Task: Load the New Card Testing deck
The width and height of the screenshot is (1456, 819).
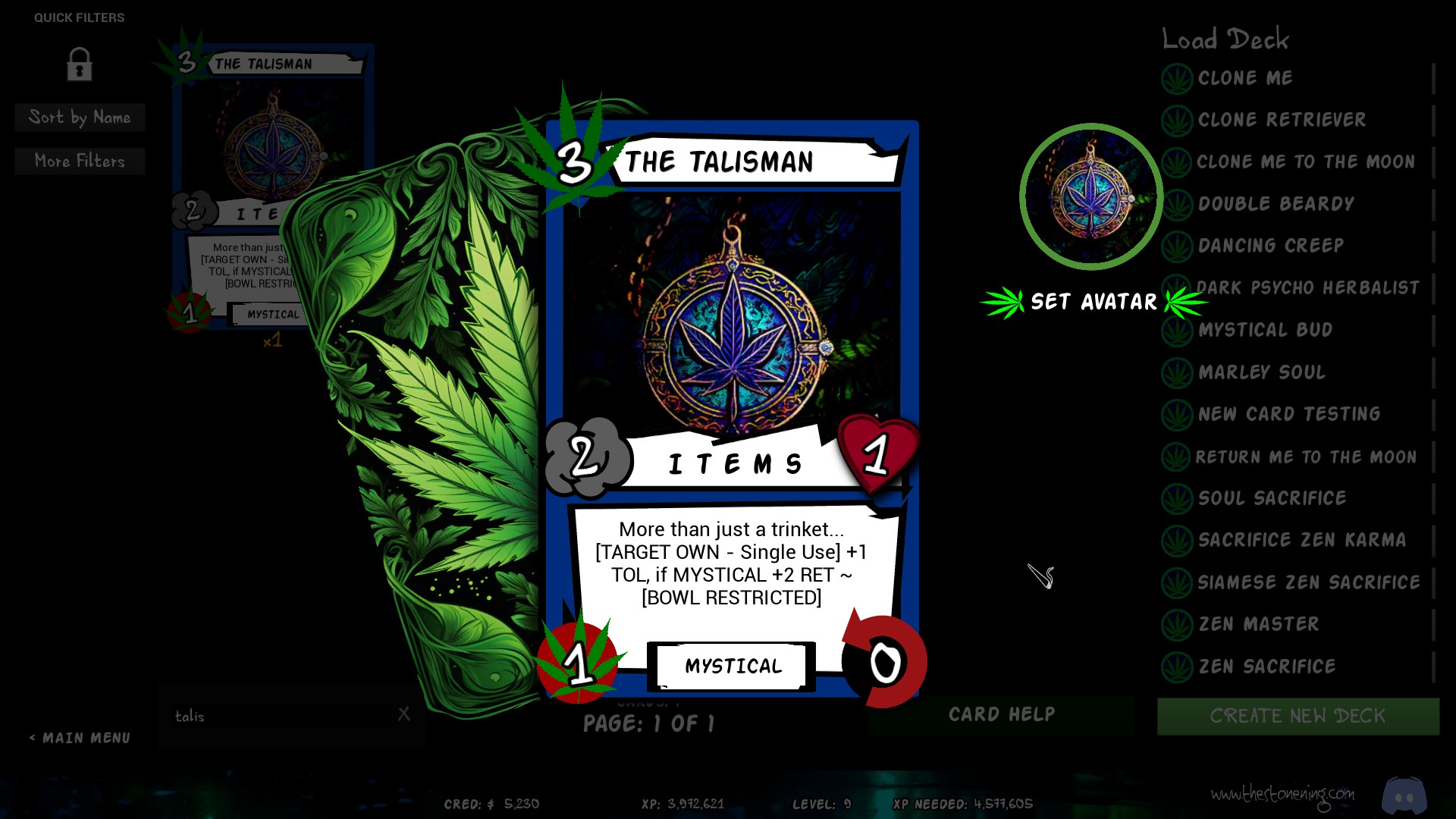Action: [x=1288, y=414]
